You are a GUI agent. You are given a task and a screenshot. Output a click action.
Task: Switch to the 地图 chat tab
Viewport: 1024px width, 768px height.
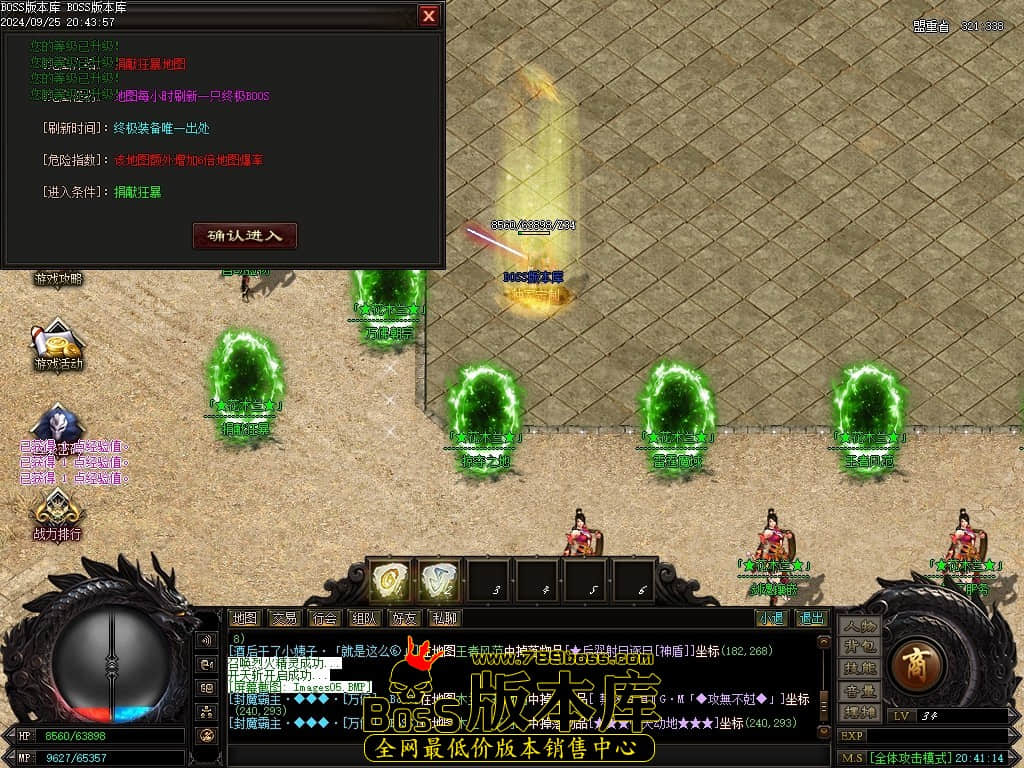(x=245, y=618)
